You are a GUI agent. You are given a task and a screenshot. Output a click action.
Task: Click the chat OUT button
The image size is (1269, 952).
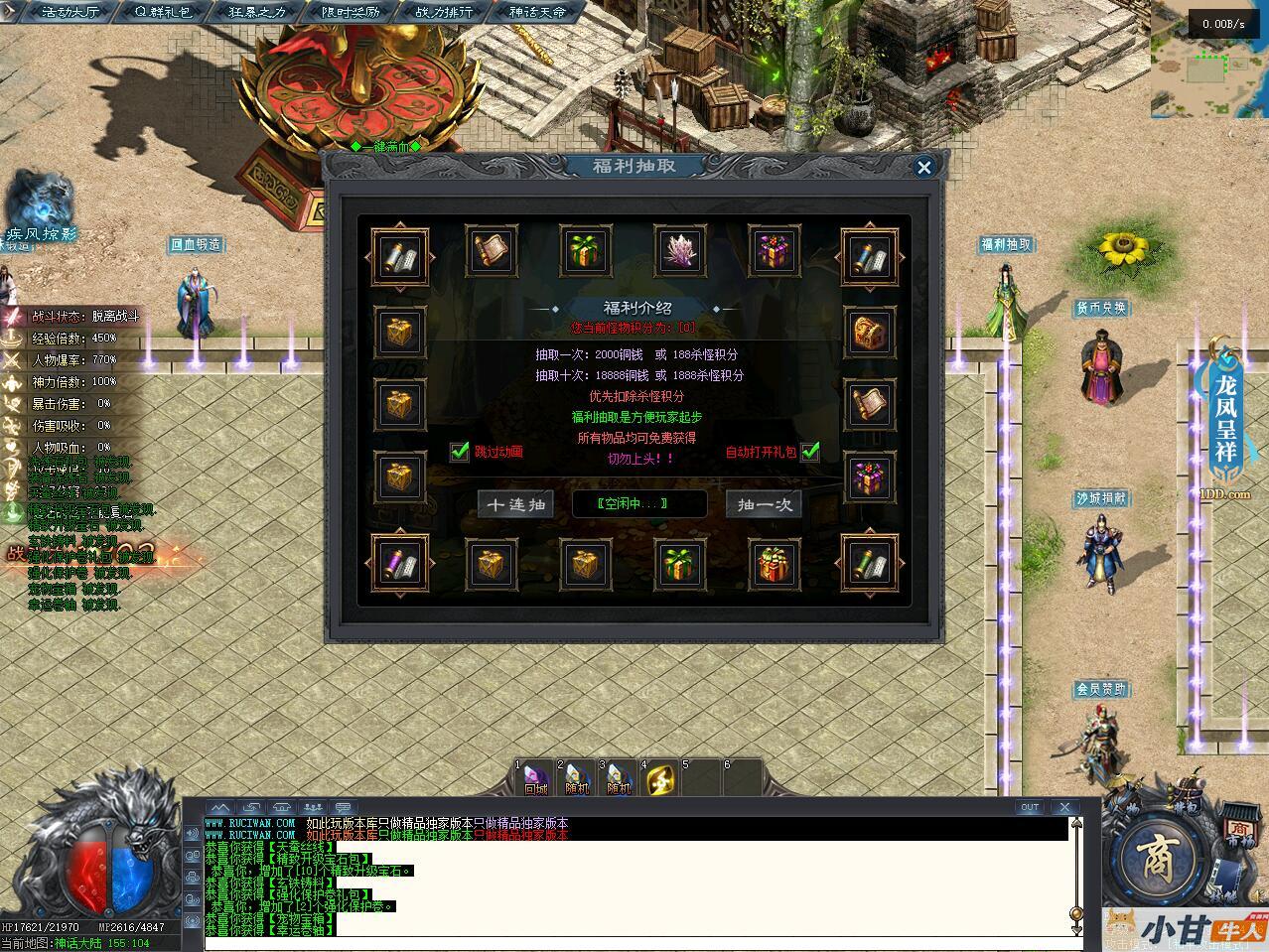coord(1030,807)
